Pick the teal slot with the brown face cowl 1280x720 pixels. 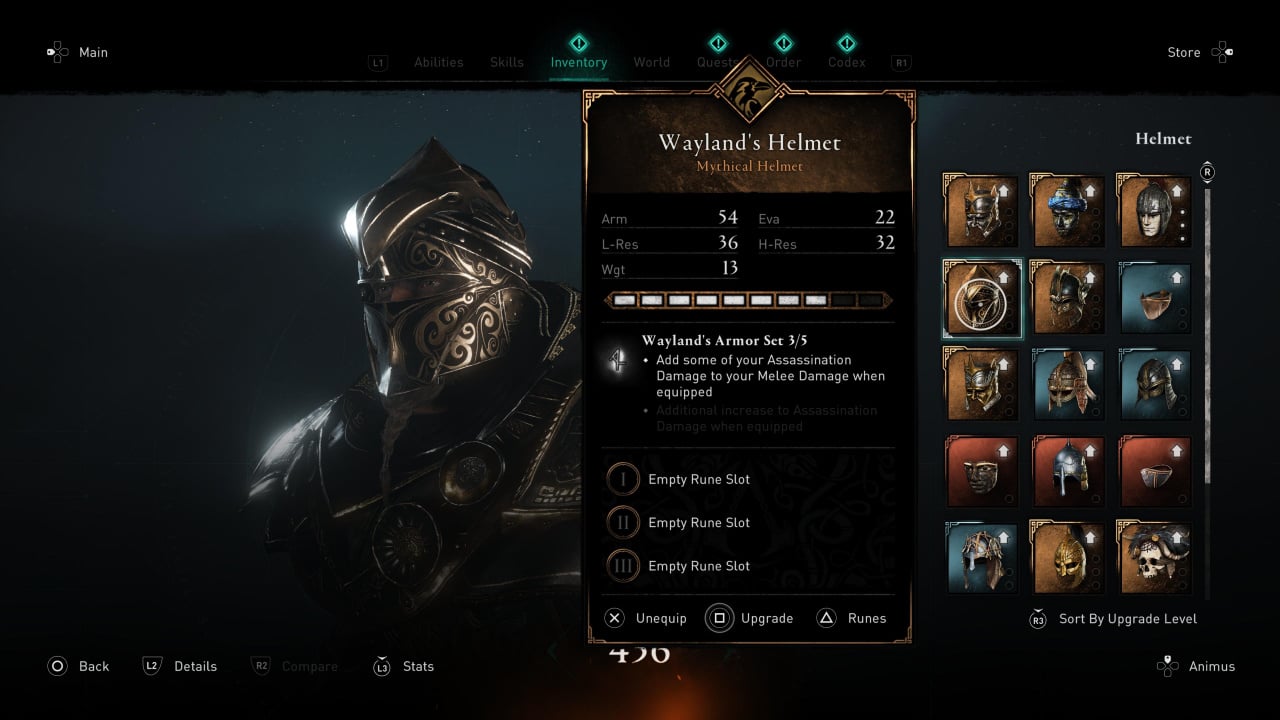coord(1155,298)
